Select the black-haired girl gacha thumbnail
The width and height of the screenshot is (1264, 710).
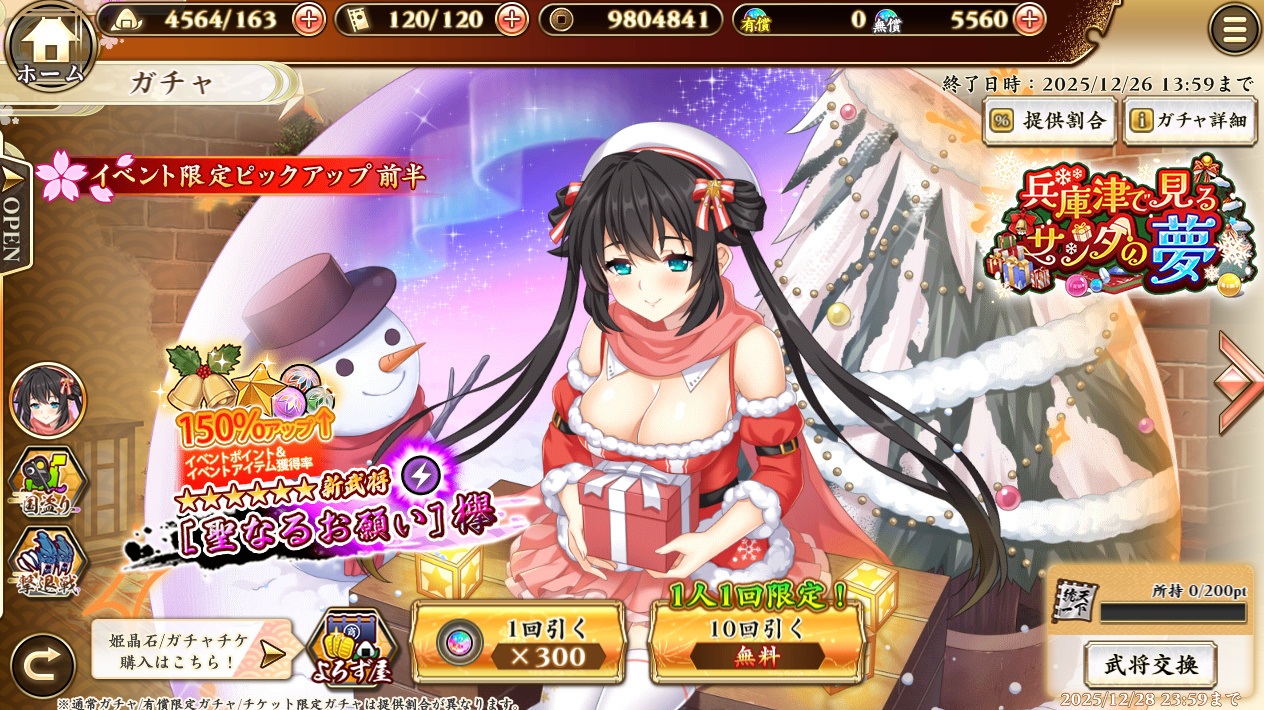click(47, 400)
